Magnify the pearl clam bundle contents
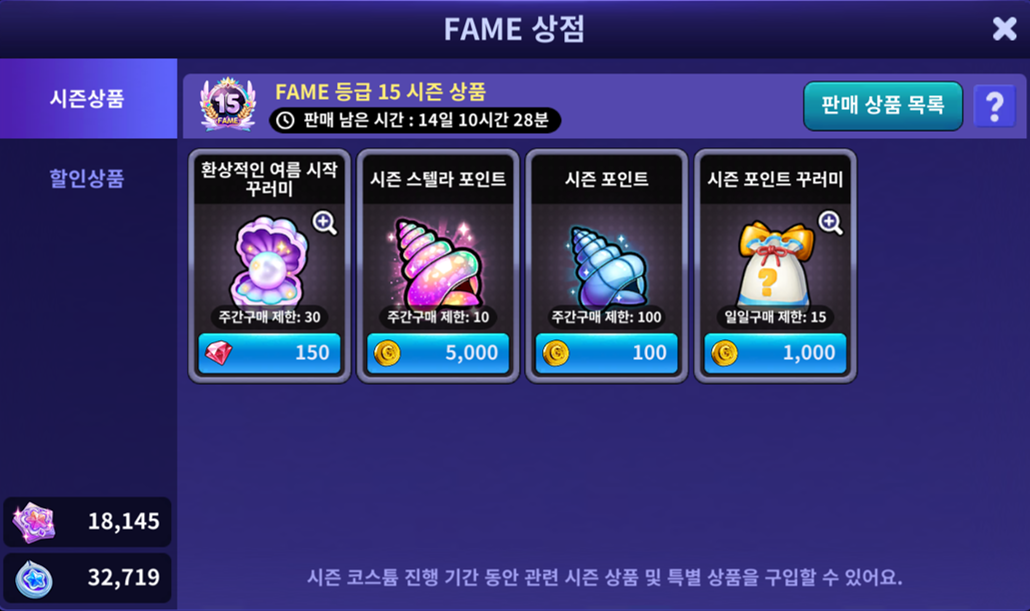This screenshot has height=611, width=1030. (x=324, y=222)
